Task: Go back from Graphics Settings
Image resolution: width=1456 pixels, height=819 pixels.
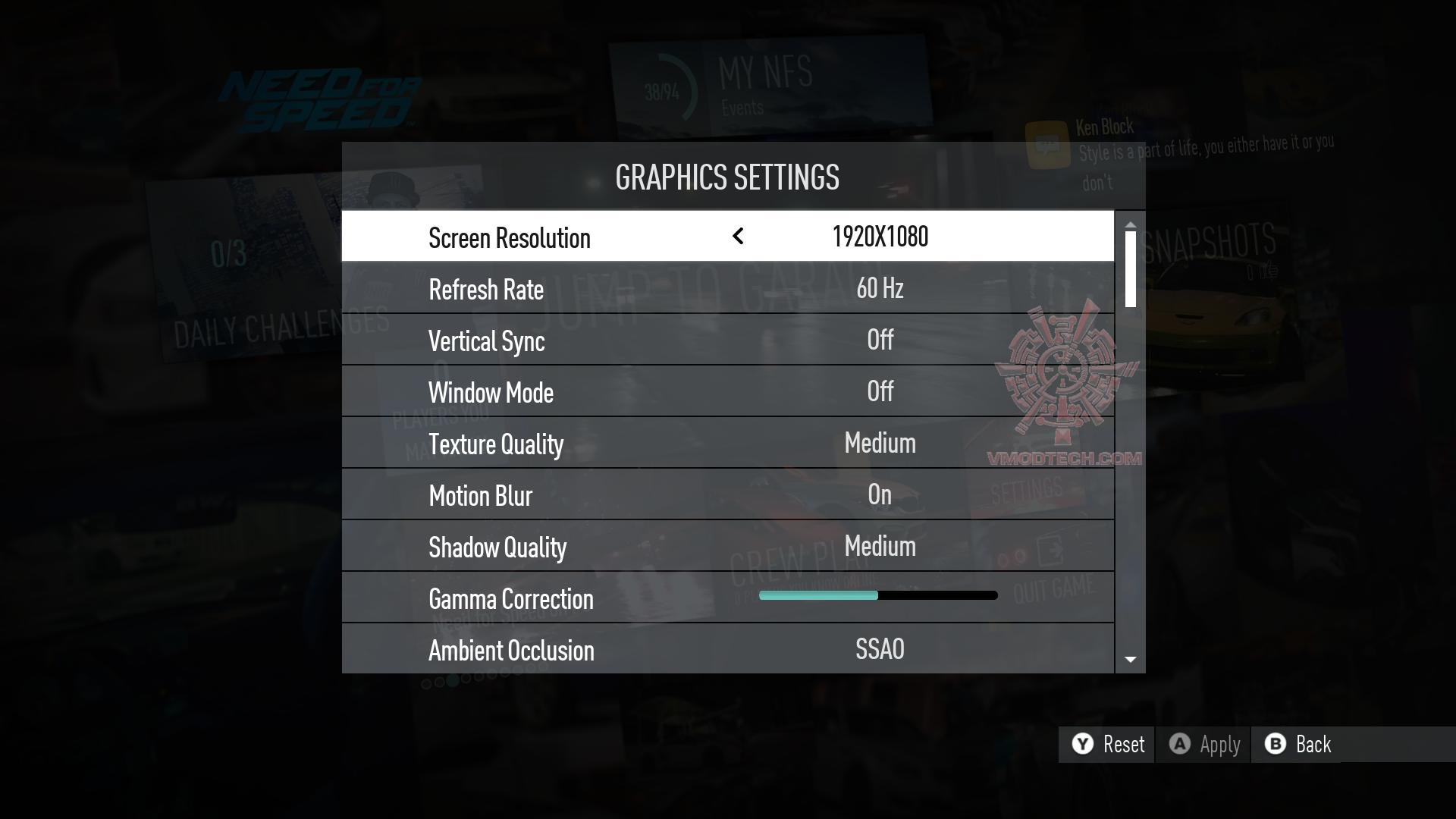Action: pyautogui.click(x=1298, y=745)
